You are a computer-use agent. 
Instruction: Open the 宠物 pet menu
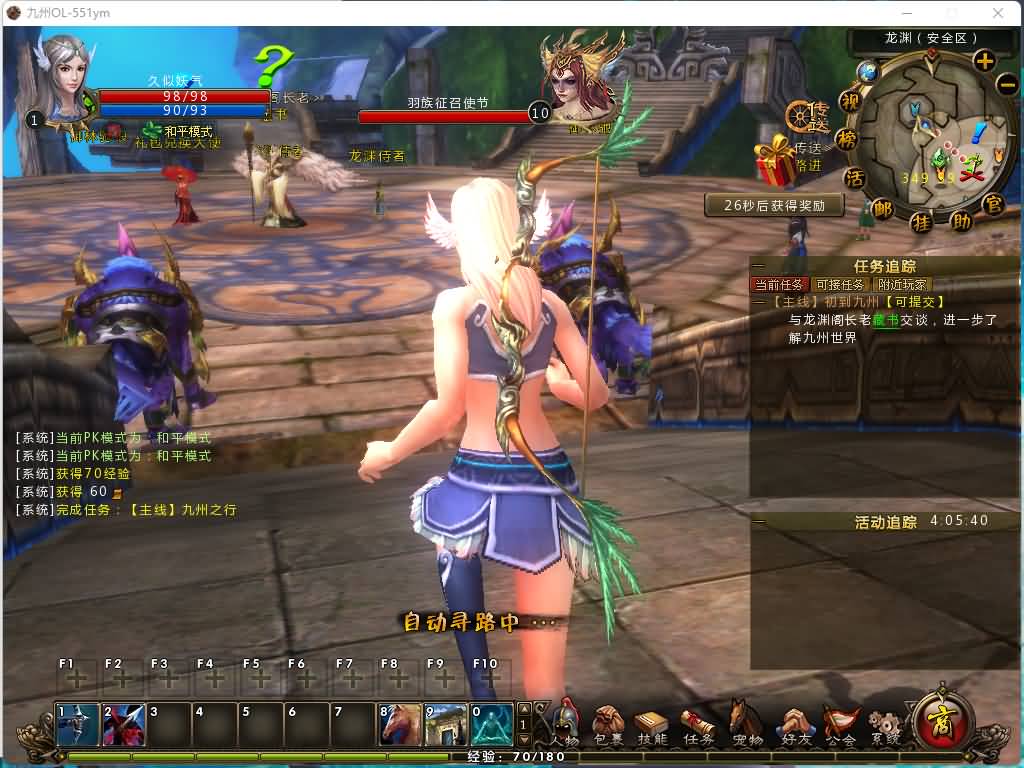pyautogui.click(x=745, y=722)
